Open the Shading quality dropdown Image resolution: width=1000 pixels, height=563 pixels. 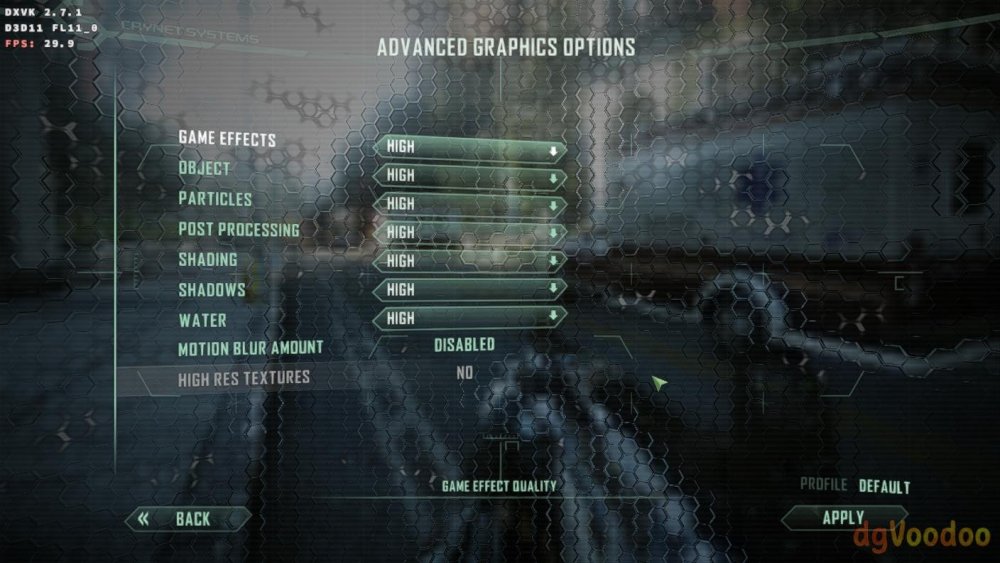tap(469, 261)
